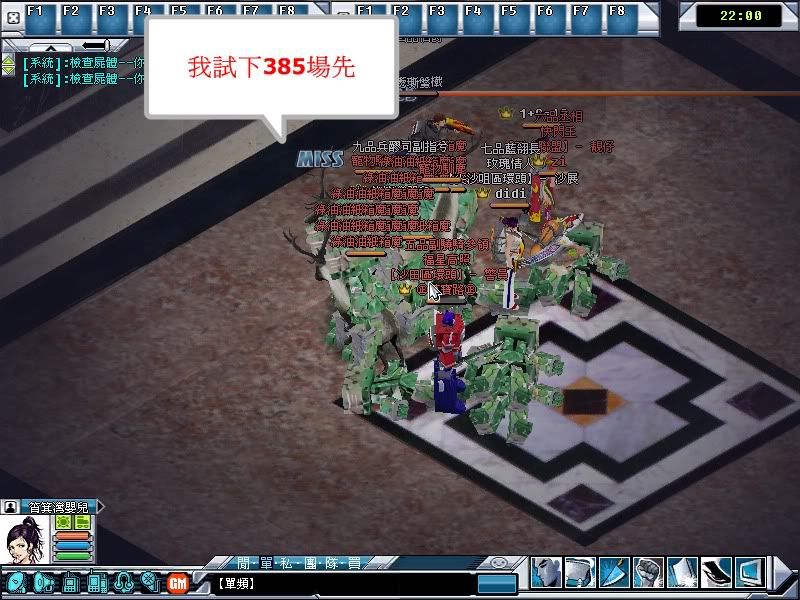Toggle the green sun status icon
Screen dimensions: 800x600
(62, 522)
